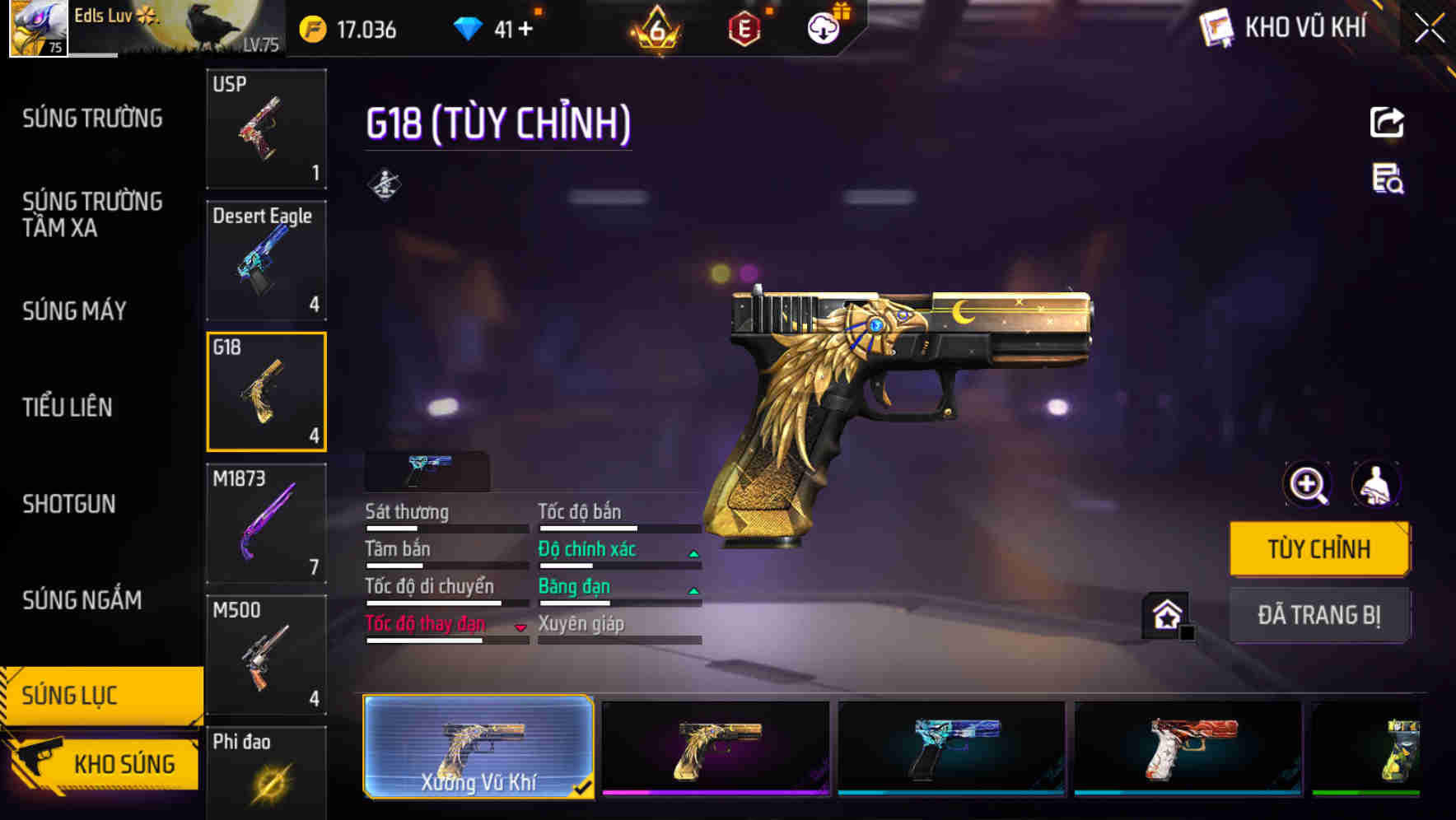The width and height of the screenshot is (1456, 820).
Task: Click the share weapon icon
Action: click(1388, 122)
